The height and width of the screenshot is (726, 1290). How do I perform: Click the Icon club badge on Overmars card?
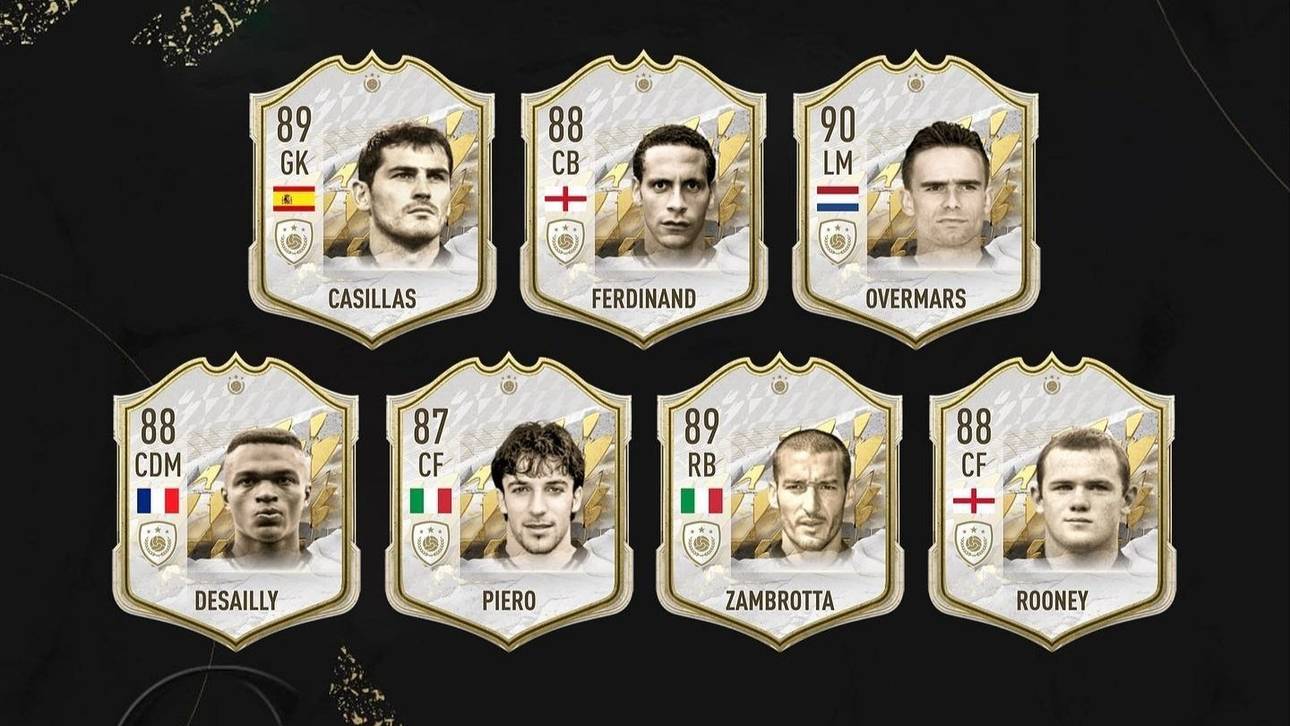click(837, 240)
